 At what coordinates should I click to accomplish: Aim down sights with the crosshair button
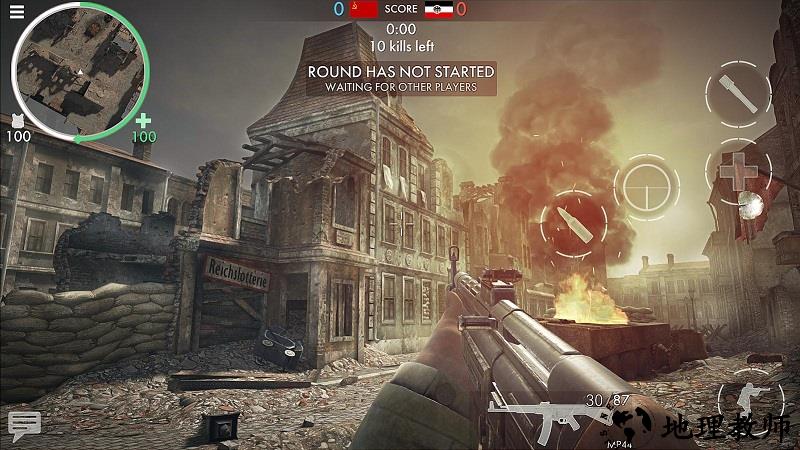point(646,187)
